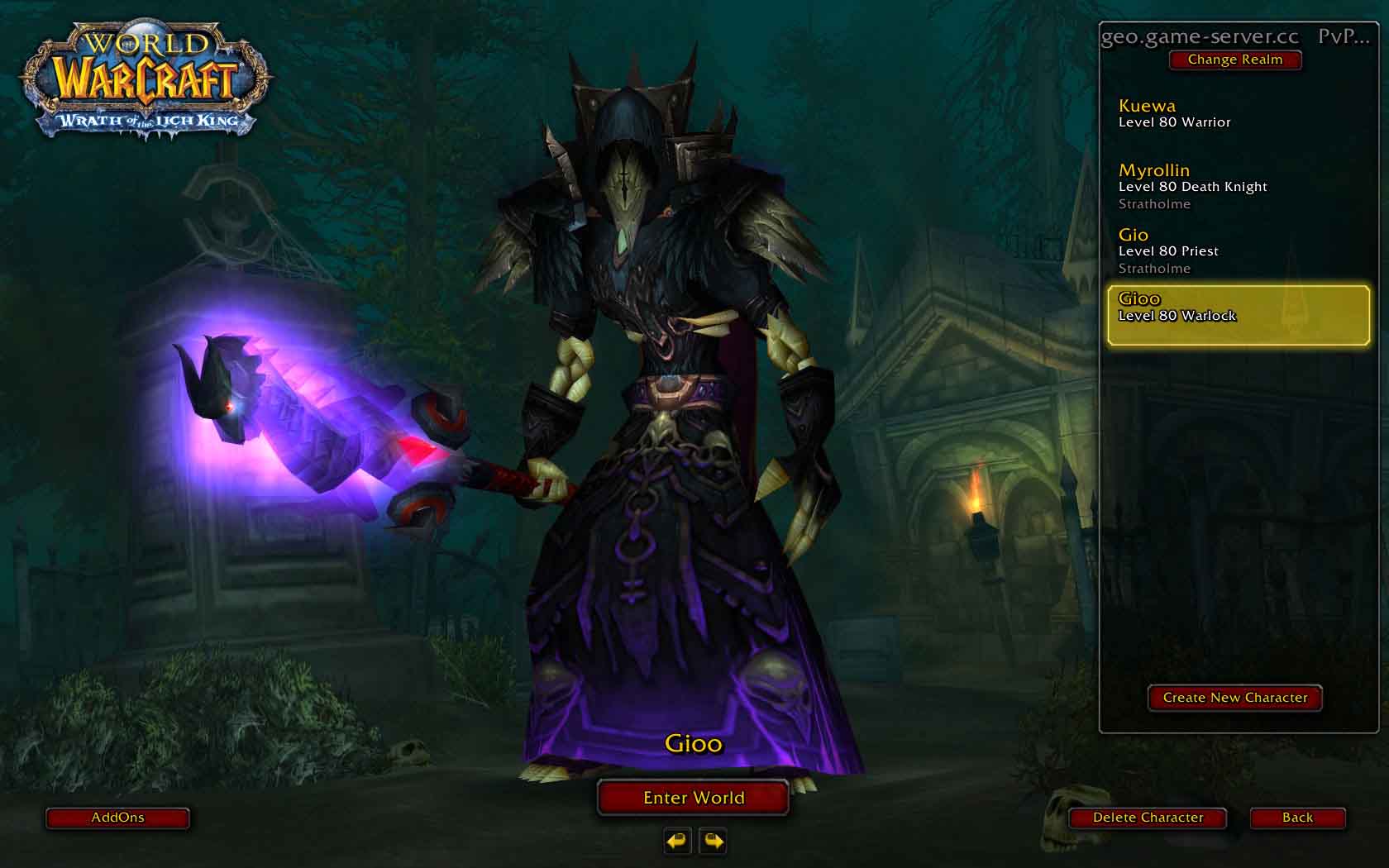
Task: Open the Change Realm dialog
Action: (1235, 60)
